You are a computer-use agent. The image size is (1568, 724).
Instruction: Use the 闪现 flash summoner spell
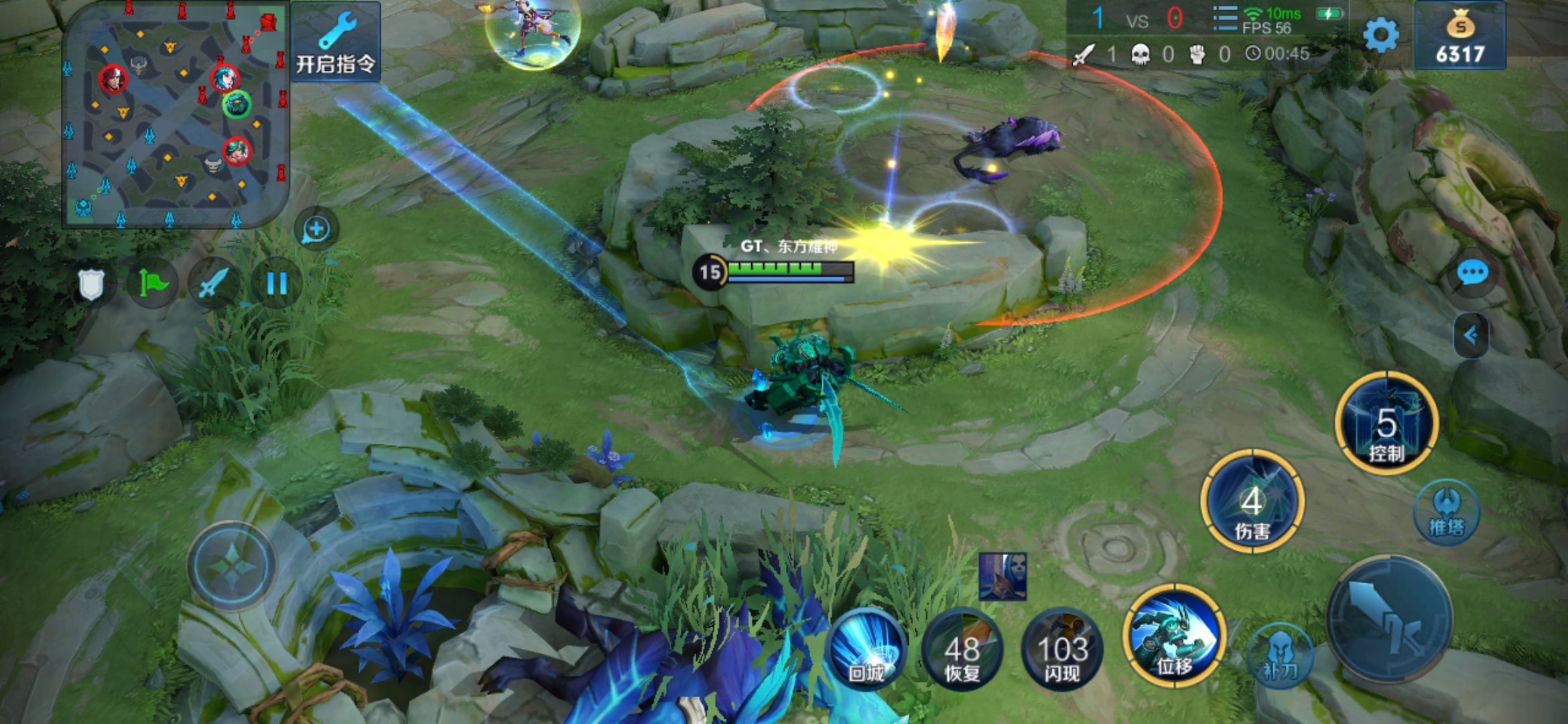click(1062, 649)
